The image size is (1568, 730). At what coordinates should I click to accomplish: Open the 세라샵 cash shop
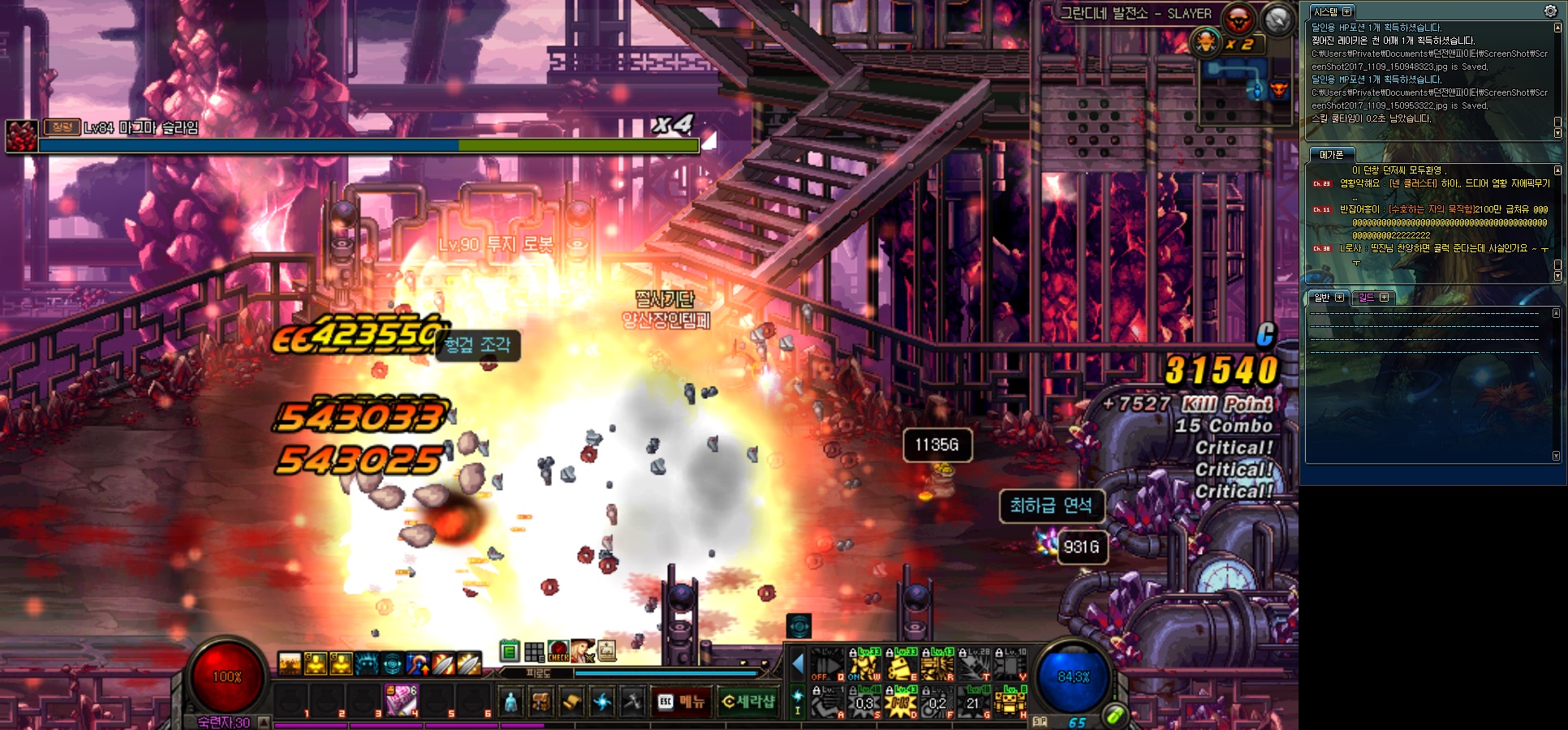(748, 702)
